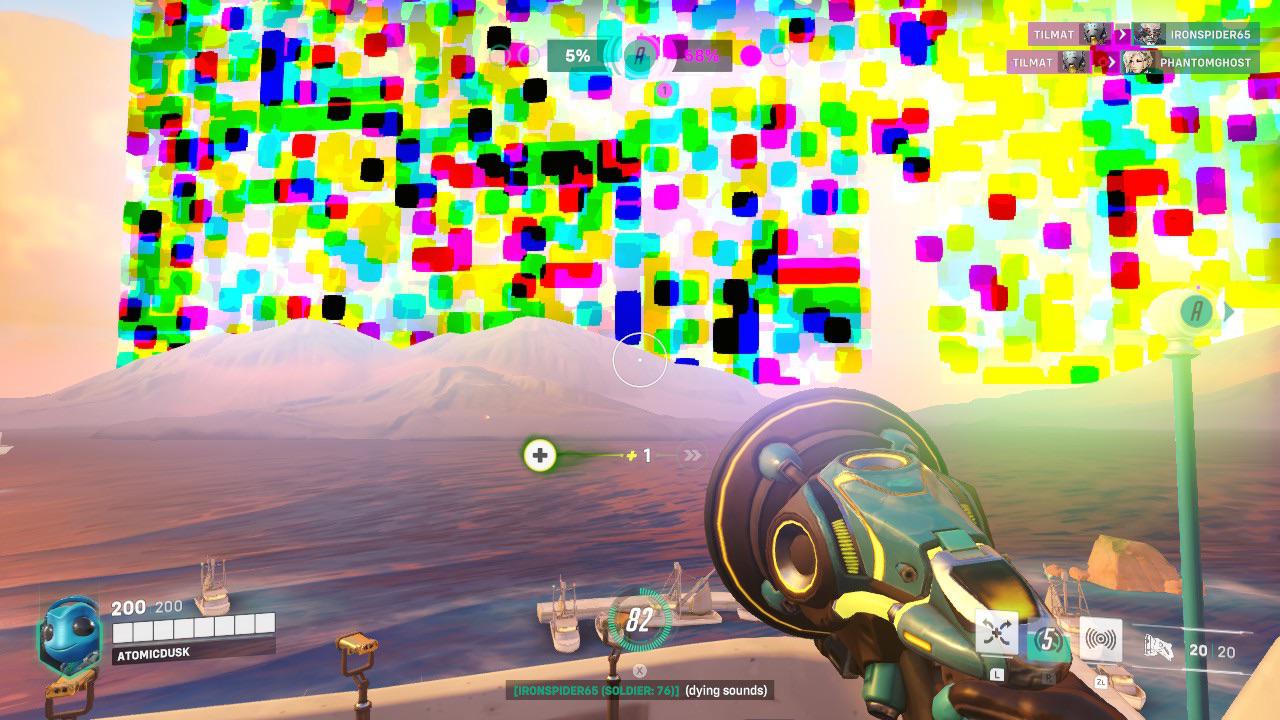
Task: Click the IRONSPIDER65 dying sounds message
Action: [x=638, y=689]
